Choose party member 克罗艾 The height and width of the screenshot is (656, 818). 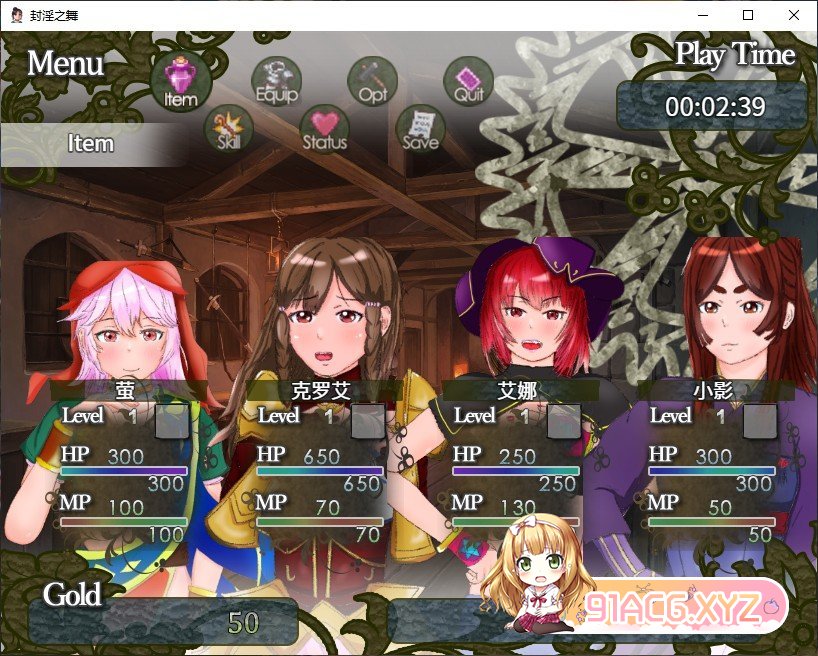[x=320, y=390]
